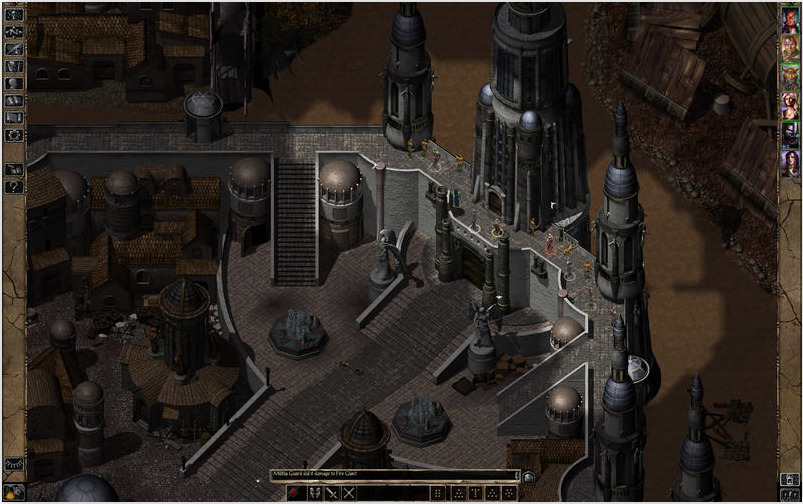Open the priest scroll icon
This screenshot has width=803, height=504.
[14, 117]
